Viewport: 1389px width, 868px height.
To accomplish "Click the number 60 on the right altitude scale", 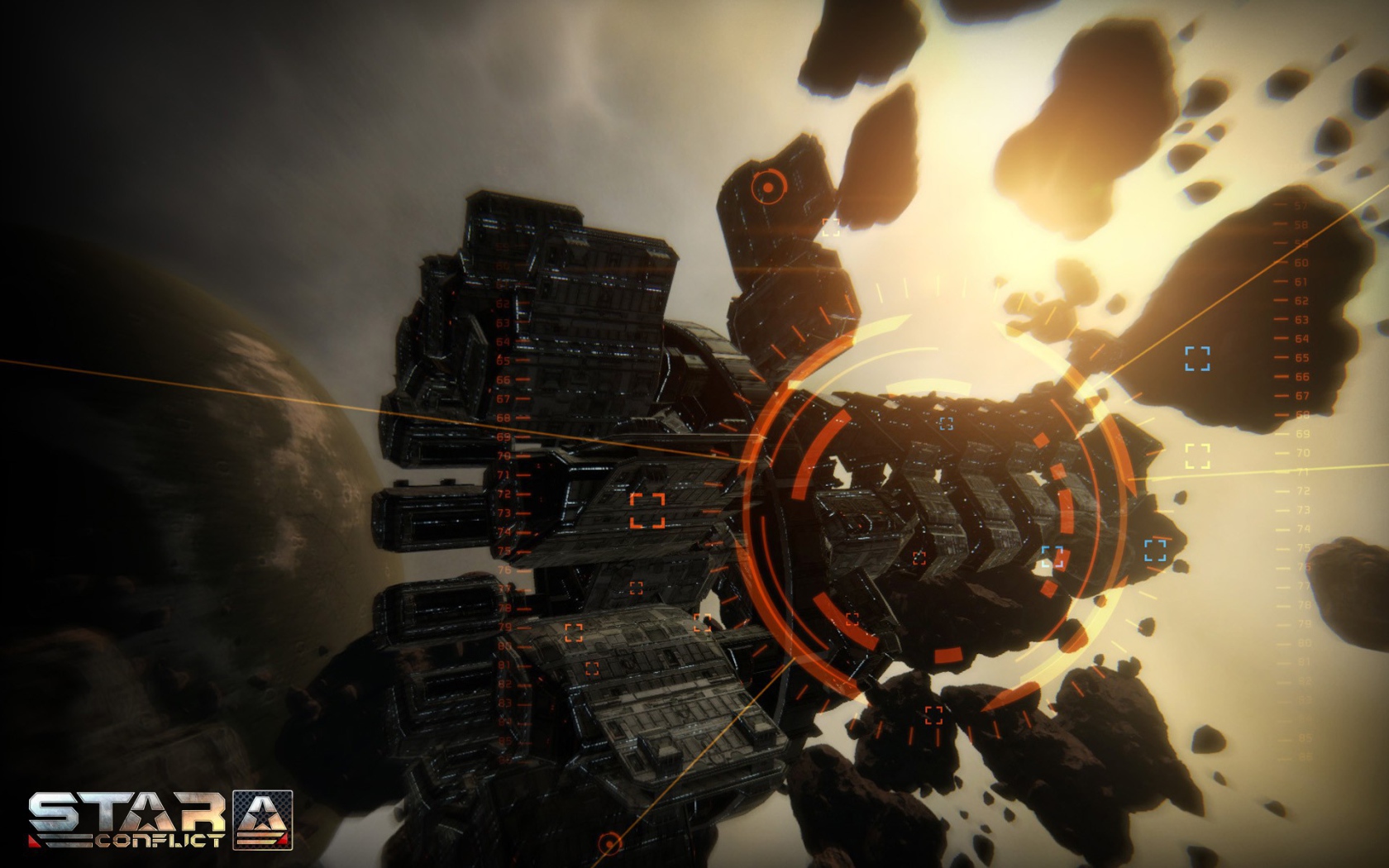I will pyautogui.click(x=1301, y=265).
